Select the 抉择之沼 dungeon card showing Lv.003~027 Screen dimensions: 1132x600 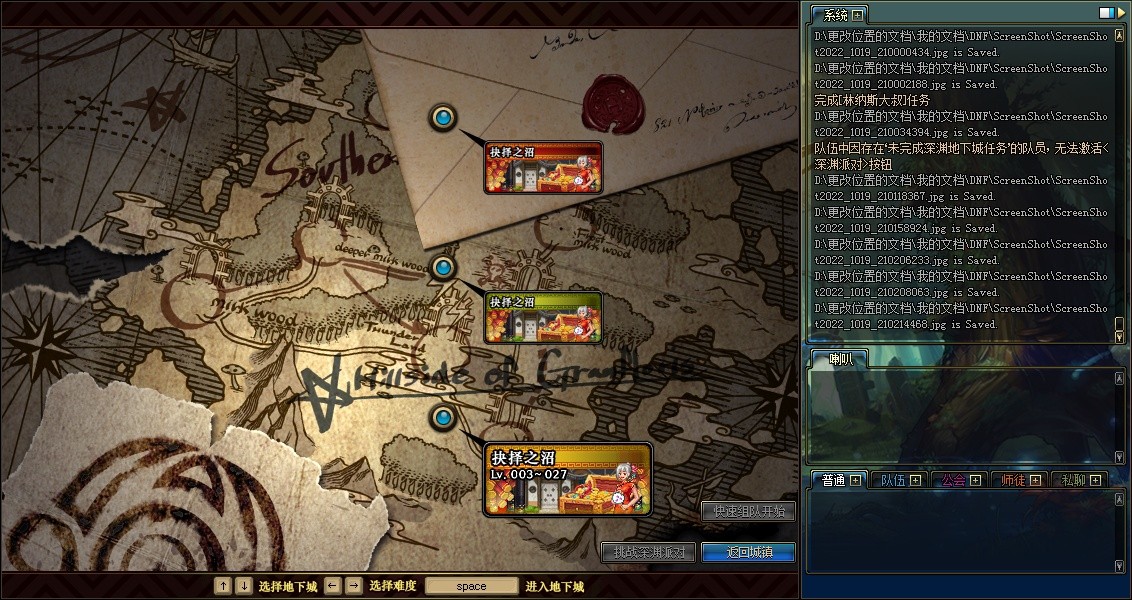click(567, 480)
